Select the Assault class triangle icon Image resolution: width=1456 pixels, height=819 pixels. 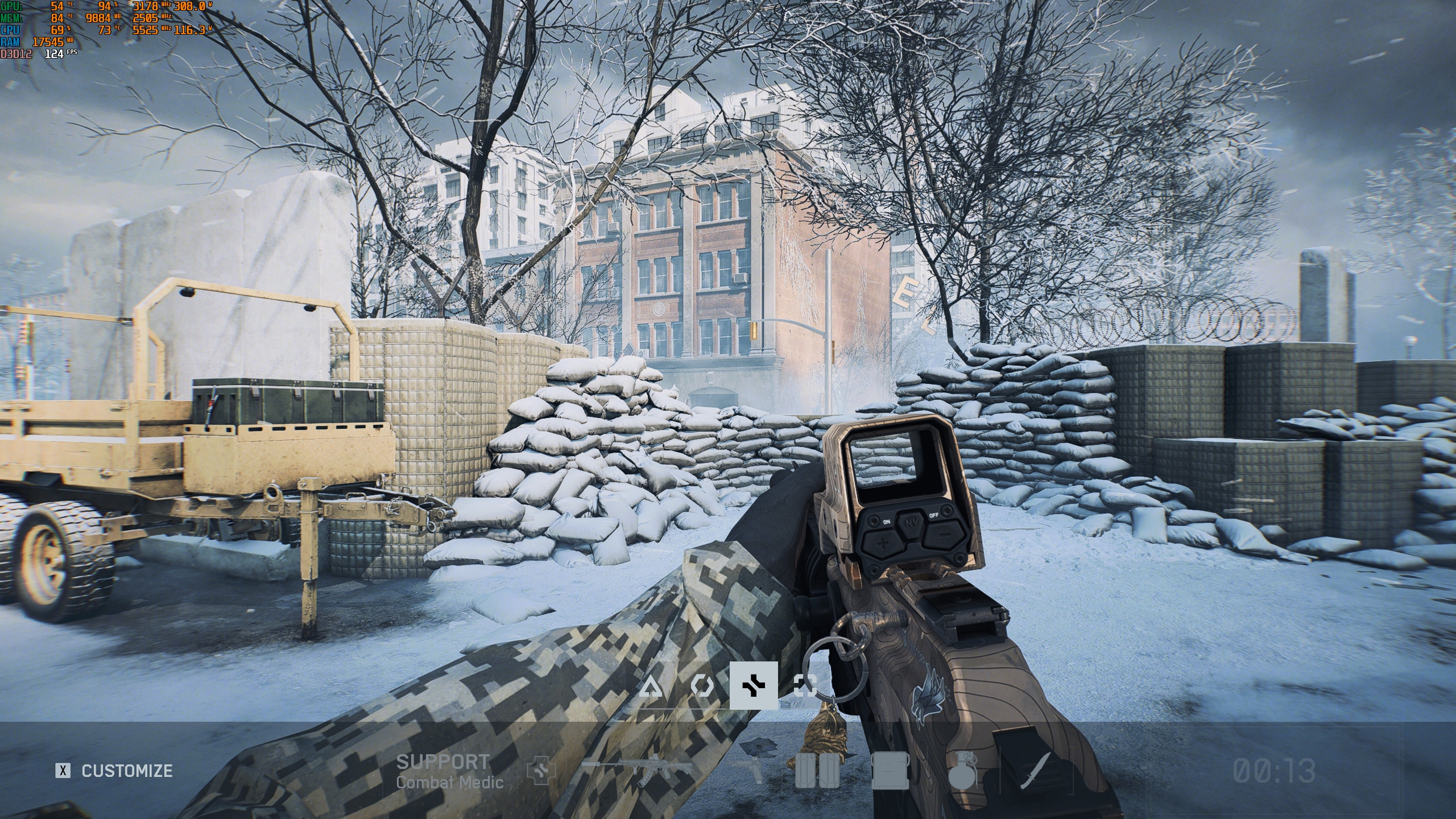point(650,686)
